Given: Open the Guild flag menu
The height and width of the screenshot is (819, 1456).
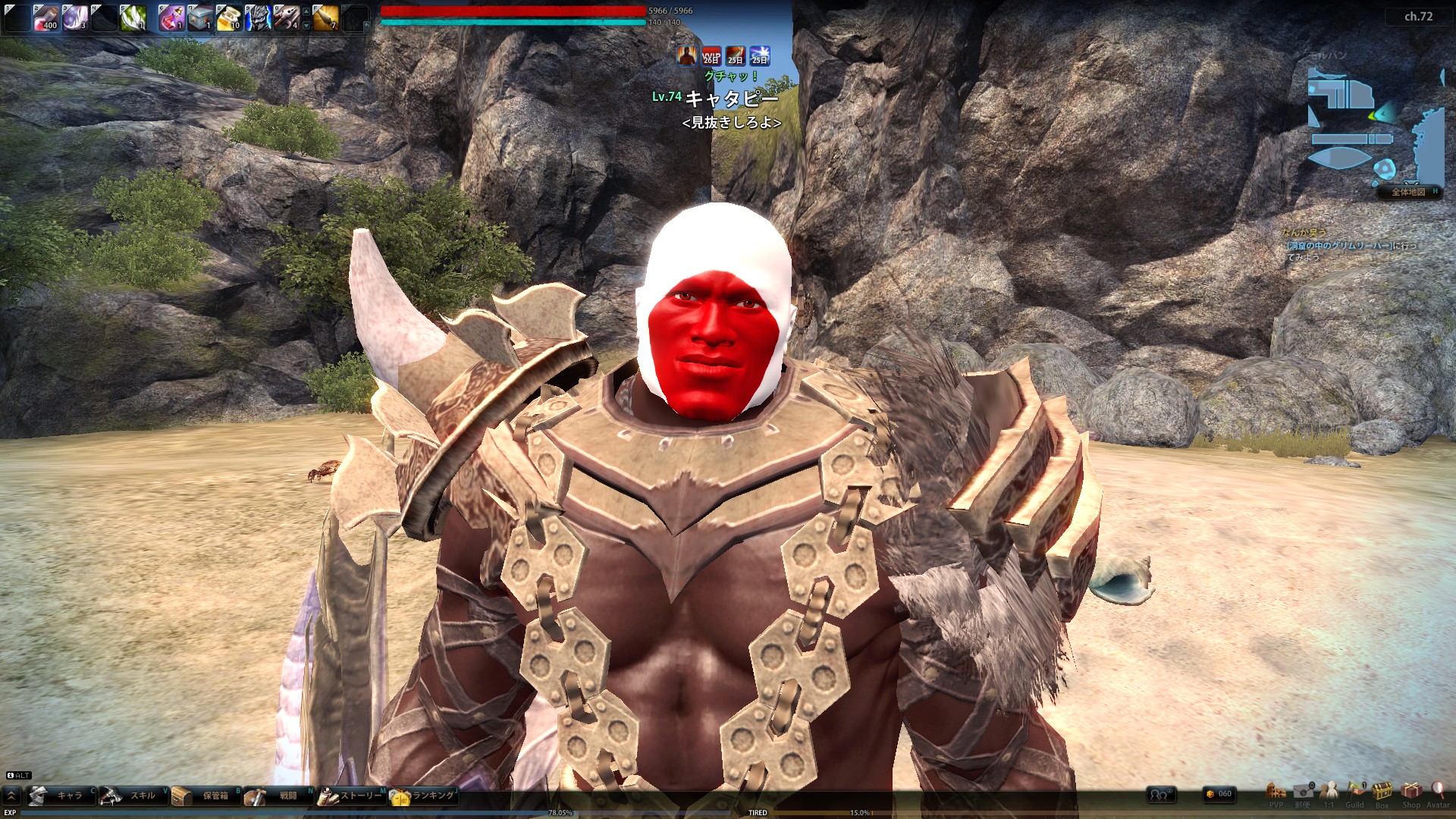Looking at the screenshot, I should (1355, 794).
